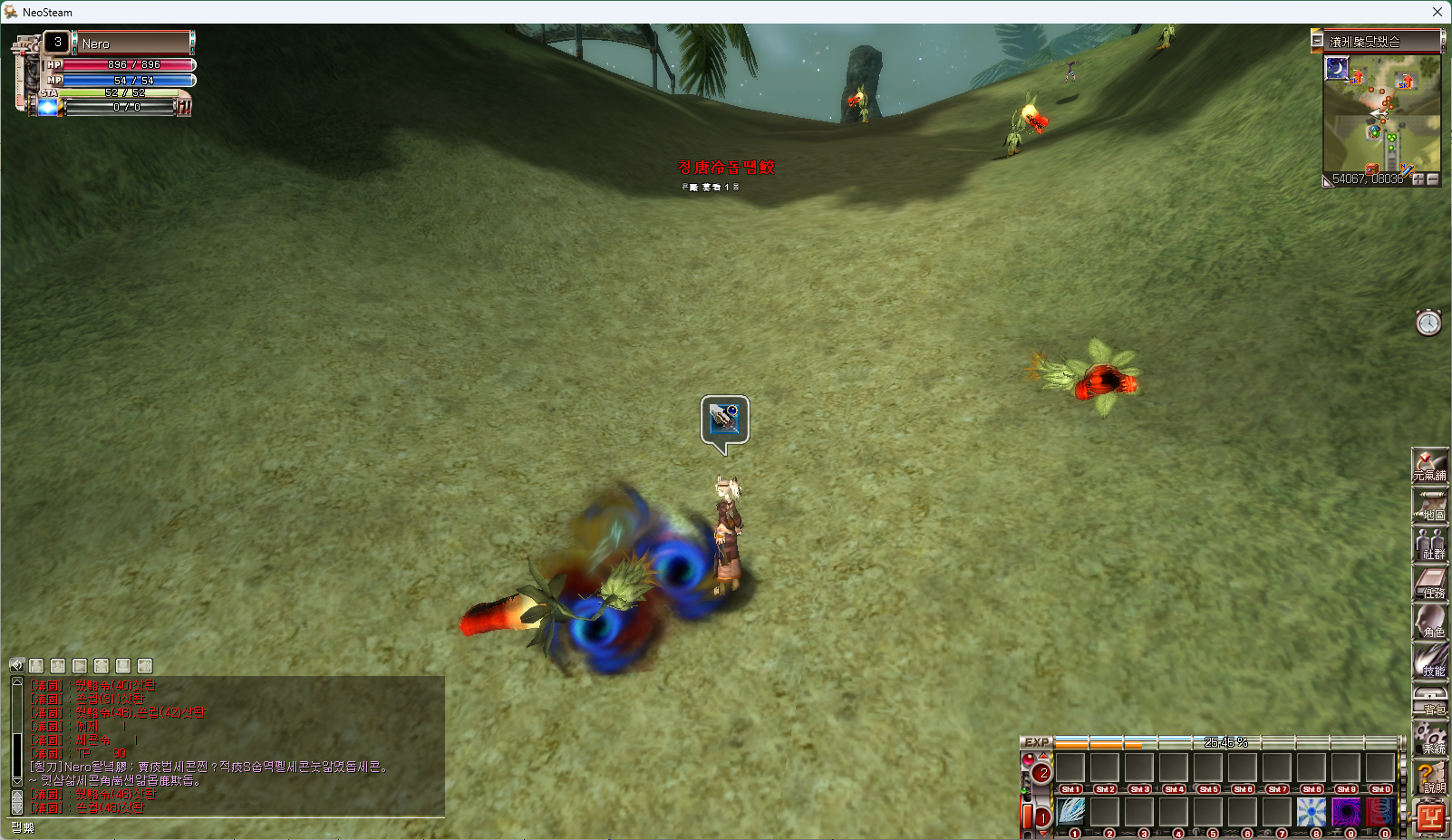This screenshot has width=1452, height=840.
Task: Zoom out the minimap with the minus button
Action: (x=1433, y=179)
